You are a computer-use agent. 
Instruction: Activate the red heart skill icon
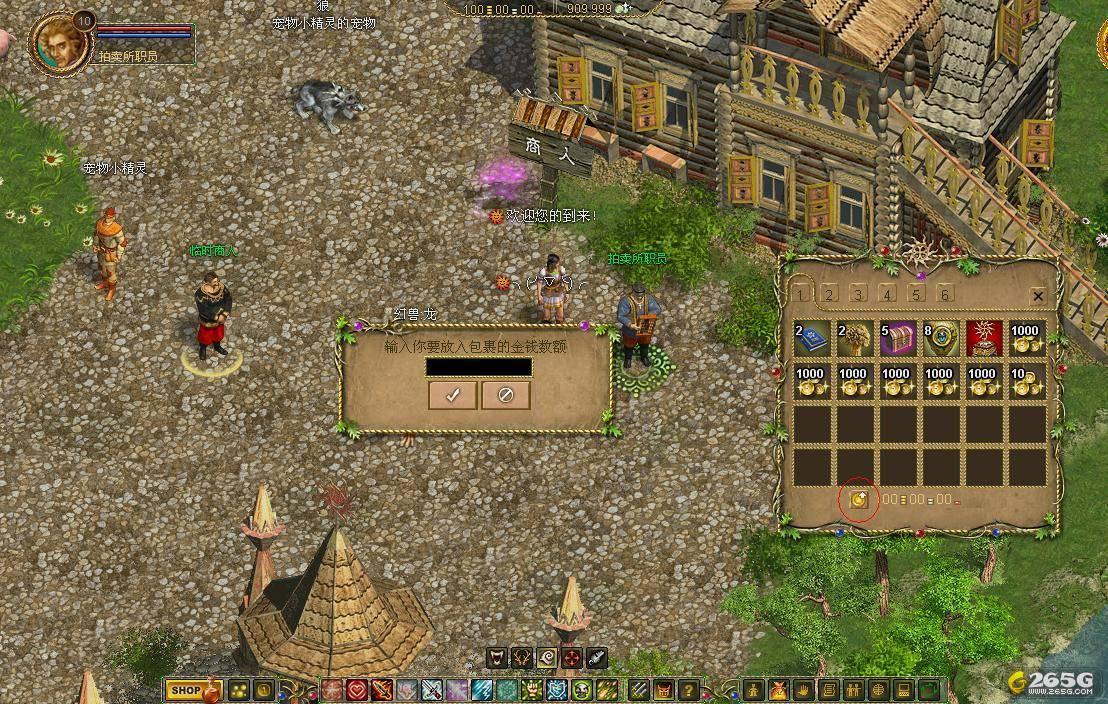(358, 690)
